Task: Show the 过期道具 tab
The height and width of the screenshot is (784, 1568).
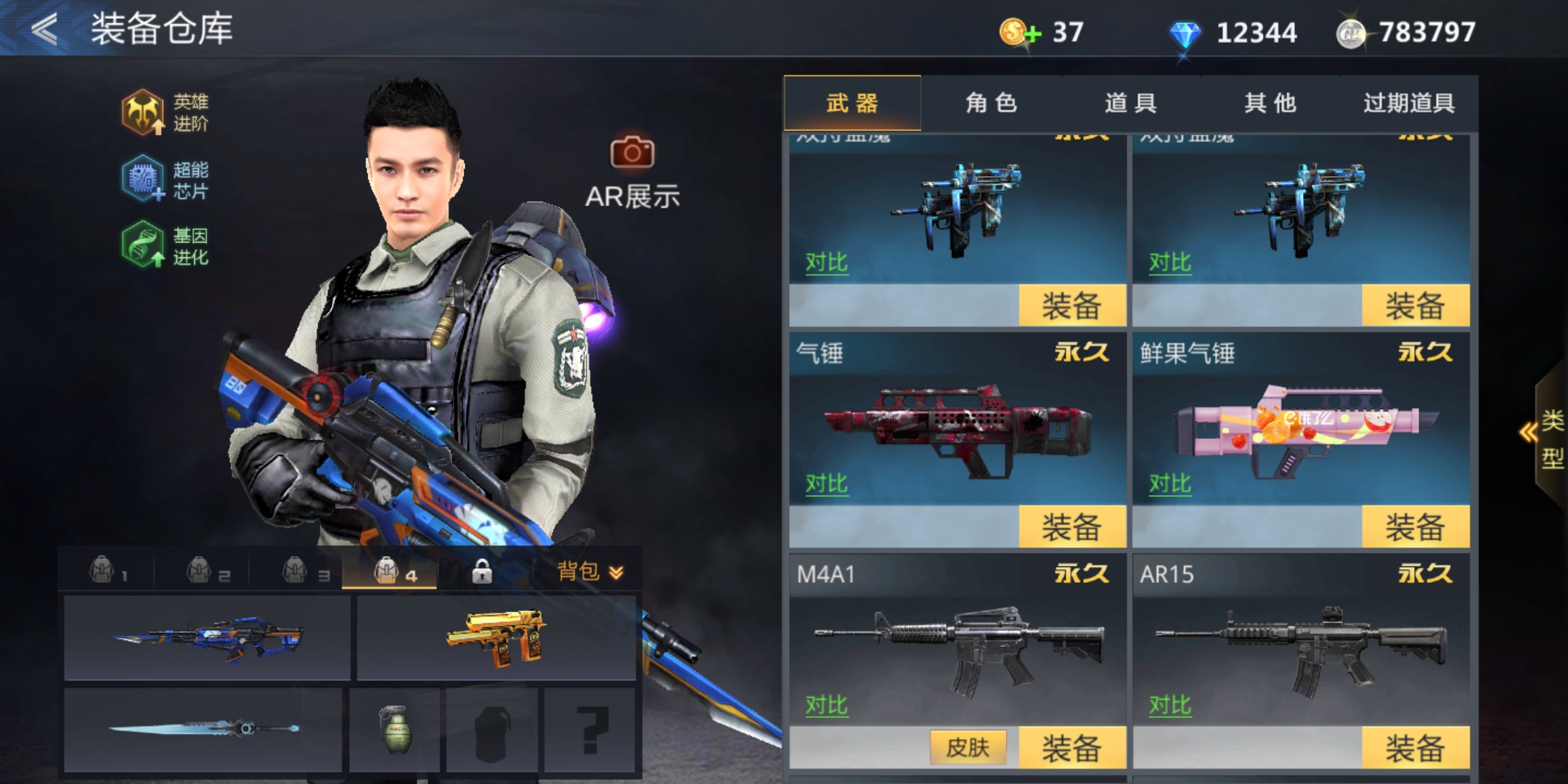Action: 1408,103
